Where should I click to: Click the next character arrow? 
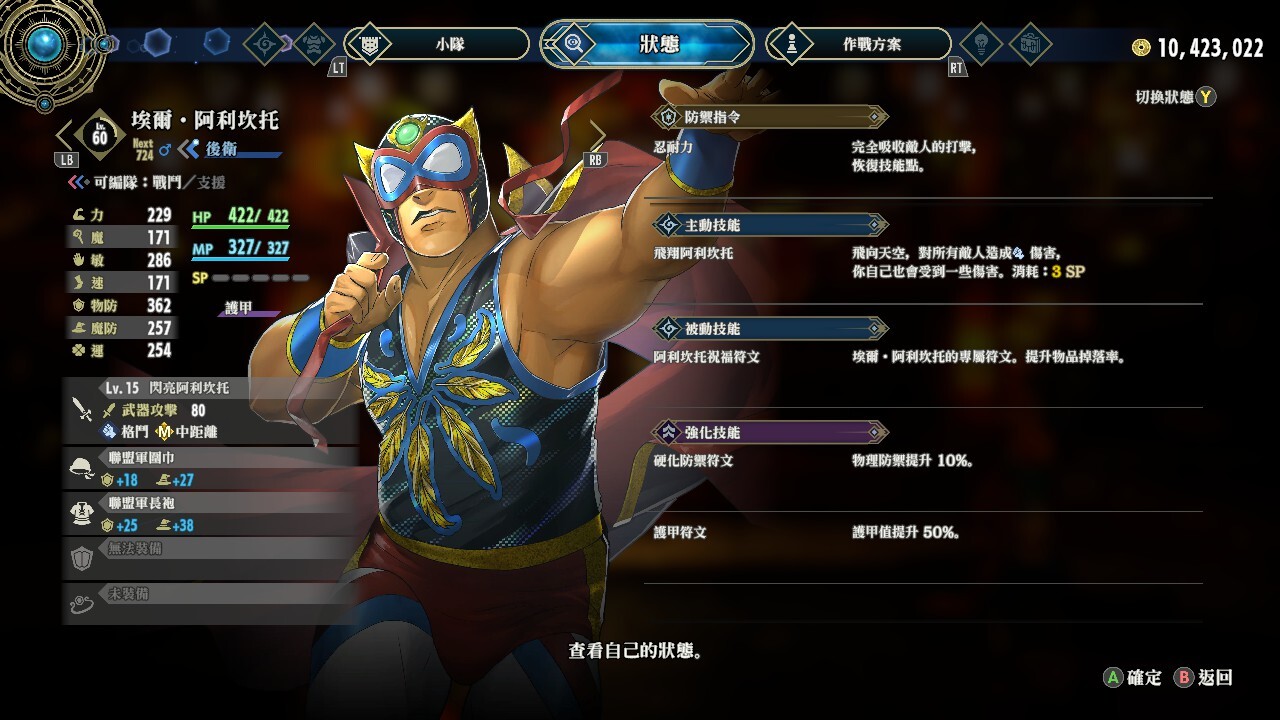pyautogui.click(x=597, y=135)
